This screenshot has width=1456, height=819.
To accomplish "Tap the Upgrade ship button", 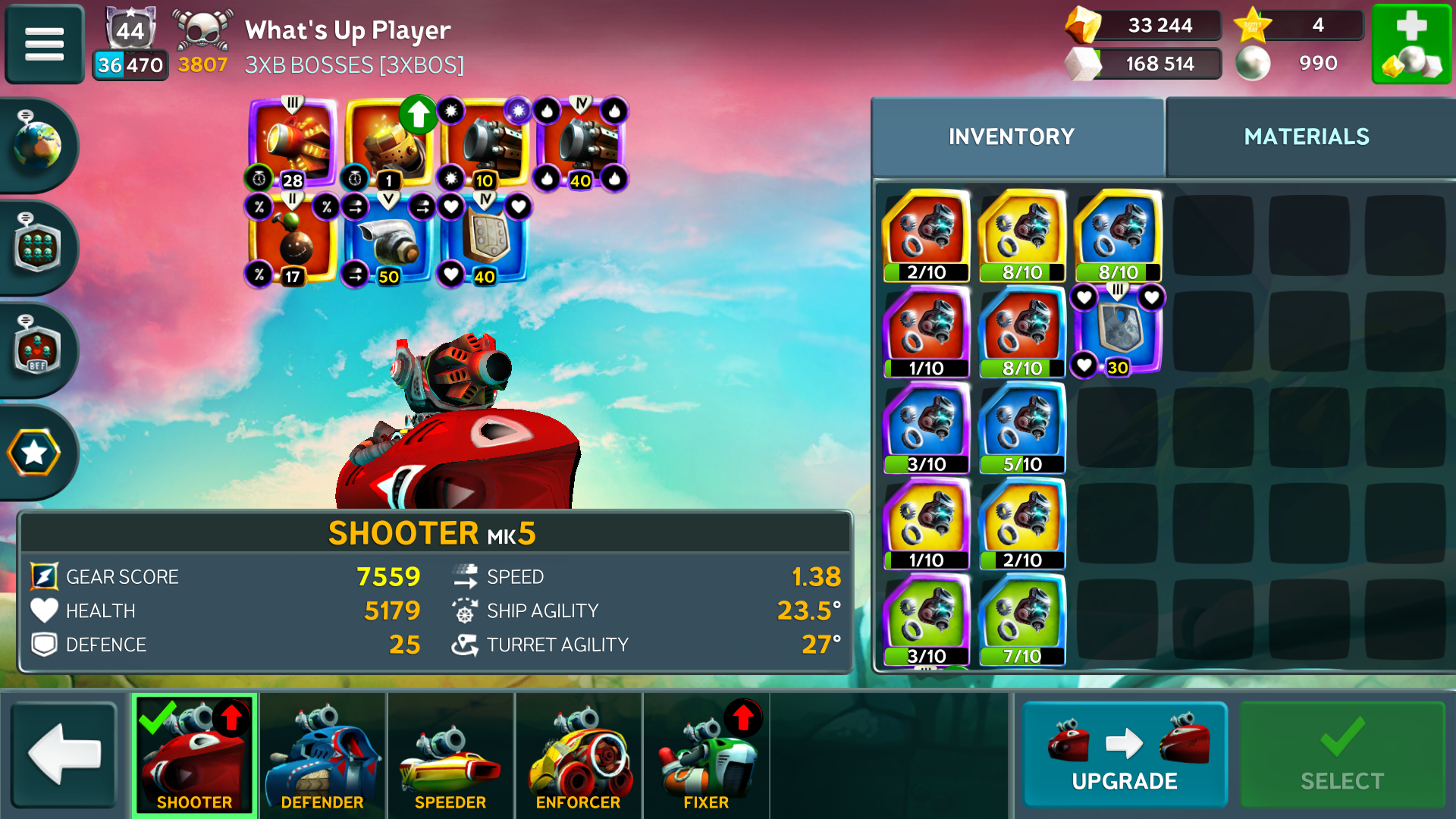I will coord(1124,755).
